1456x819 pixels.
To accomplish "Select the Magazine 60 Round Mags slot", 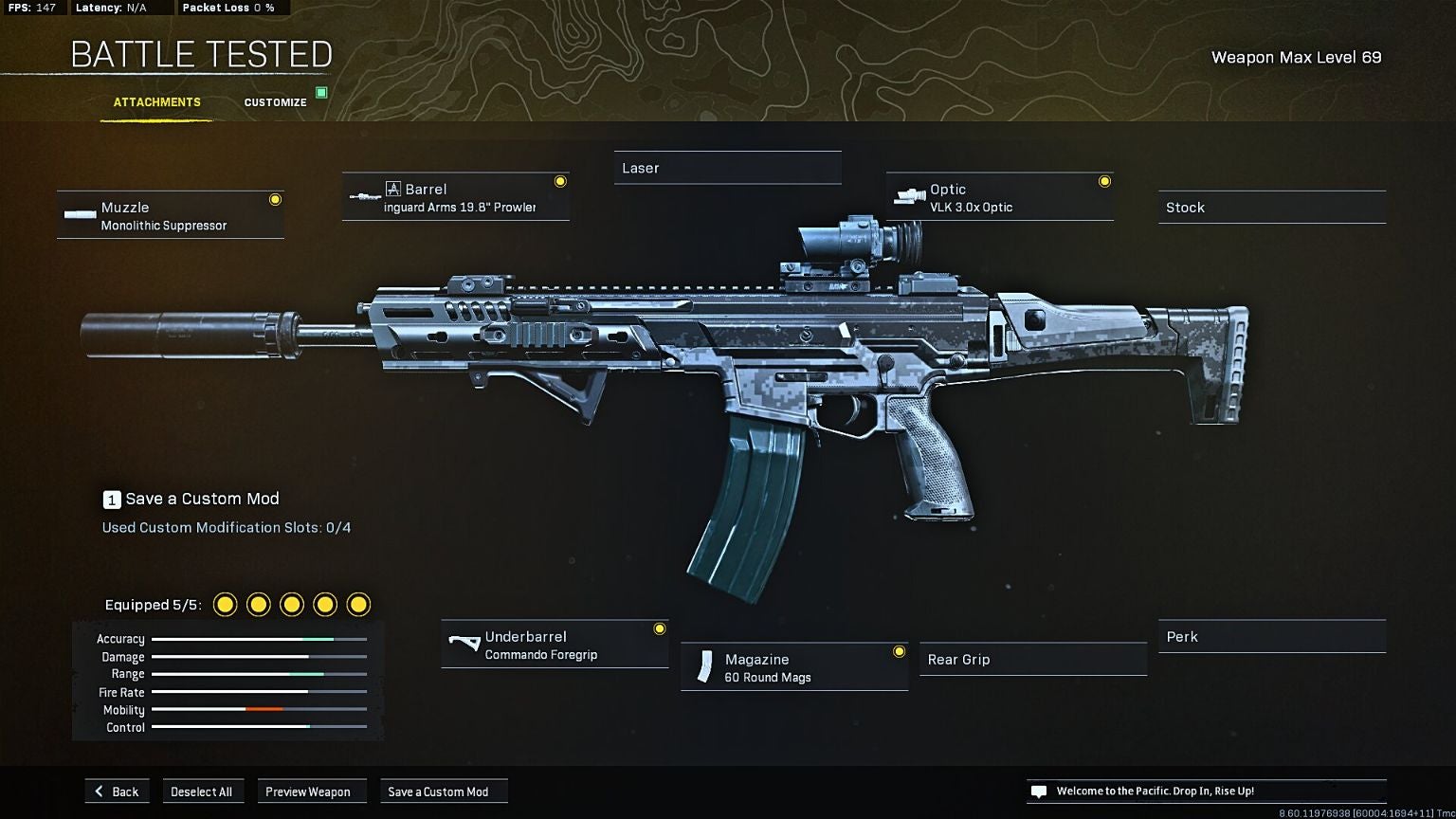I will [x=794, y=667].
